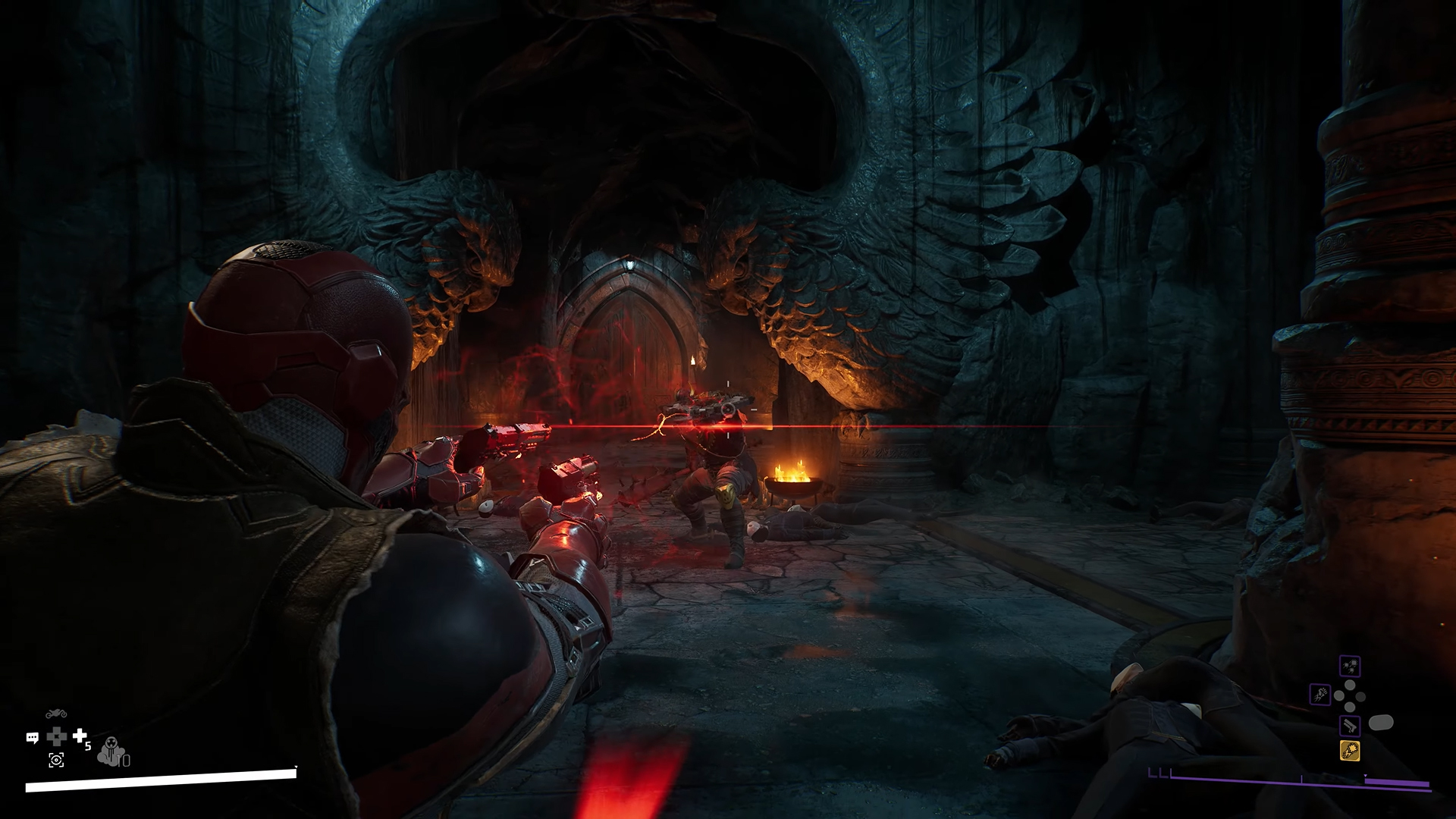Activate the flaming fist ability slot
Viewport: 1456px width, 819px height.
coord(1320,694)
